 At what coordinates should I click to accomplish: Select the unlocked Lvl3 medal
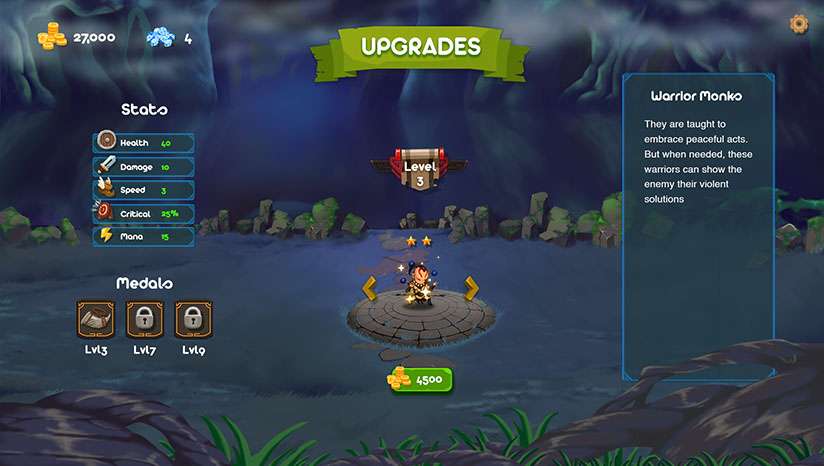(x=96, y=320)
